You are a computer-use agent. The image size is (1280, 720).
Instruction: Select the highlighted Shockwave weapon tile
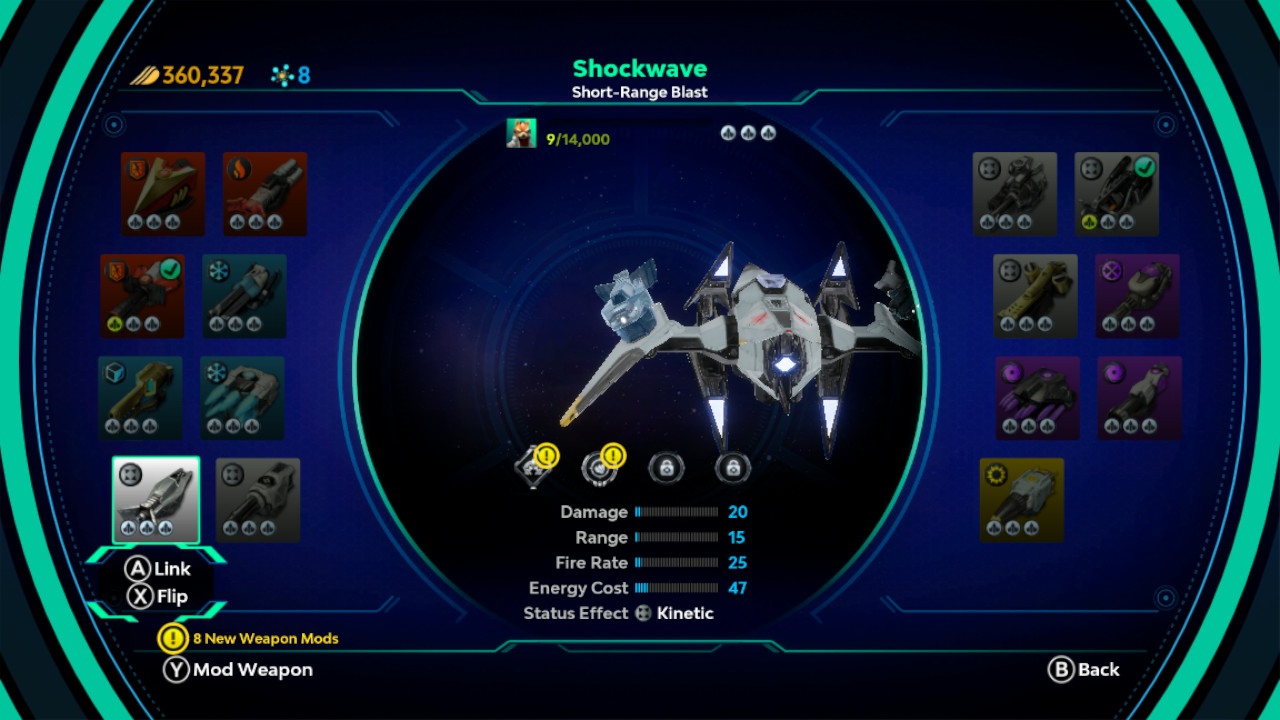156,500
